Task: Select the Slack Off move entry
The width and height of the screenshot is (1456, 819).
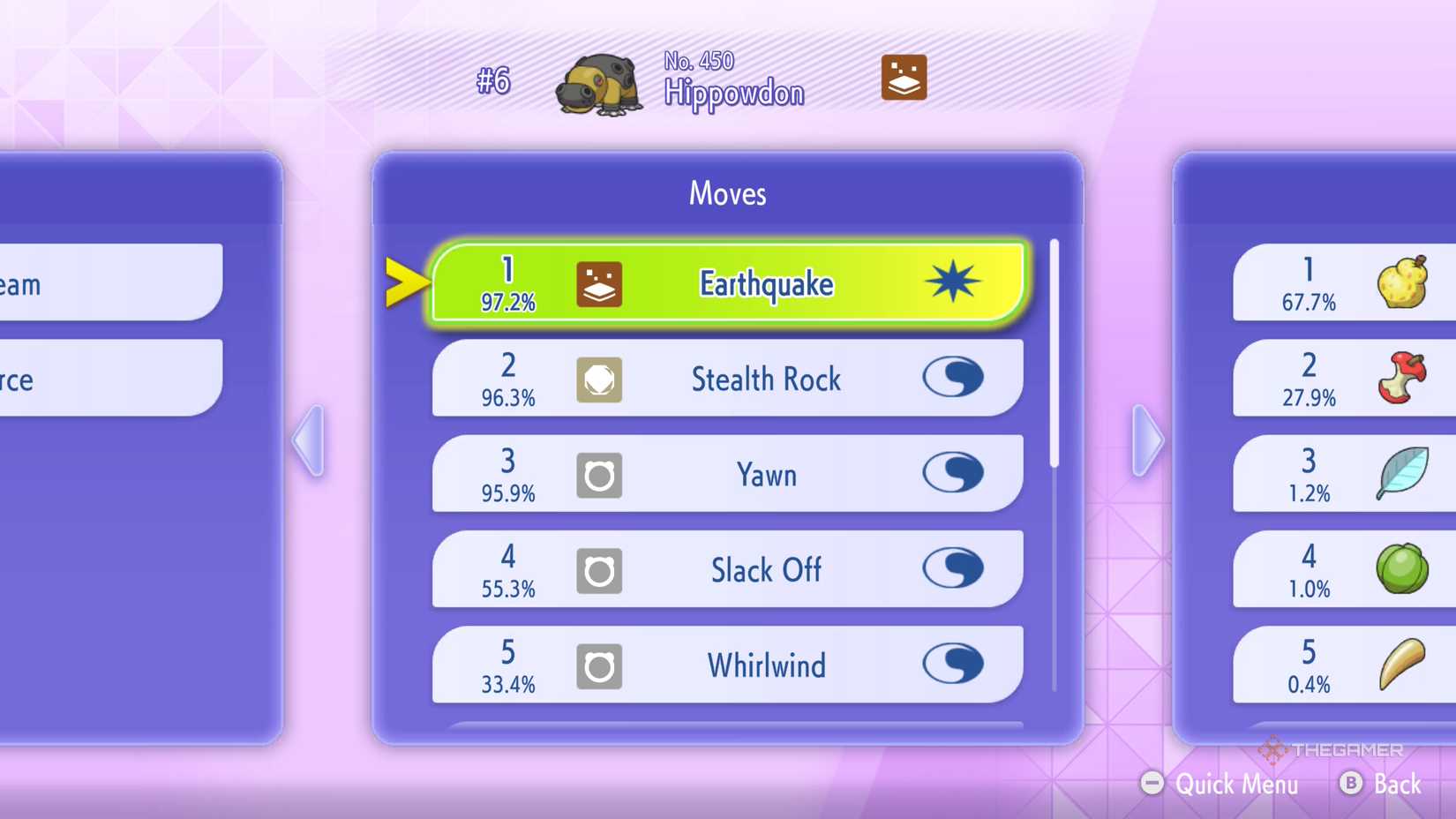Action: coord(764,570)
